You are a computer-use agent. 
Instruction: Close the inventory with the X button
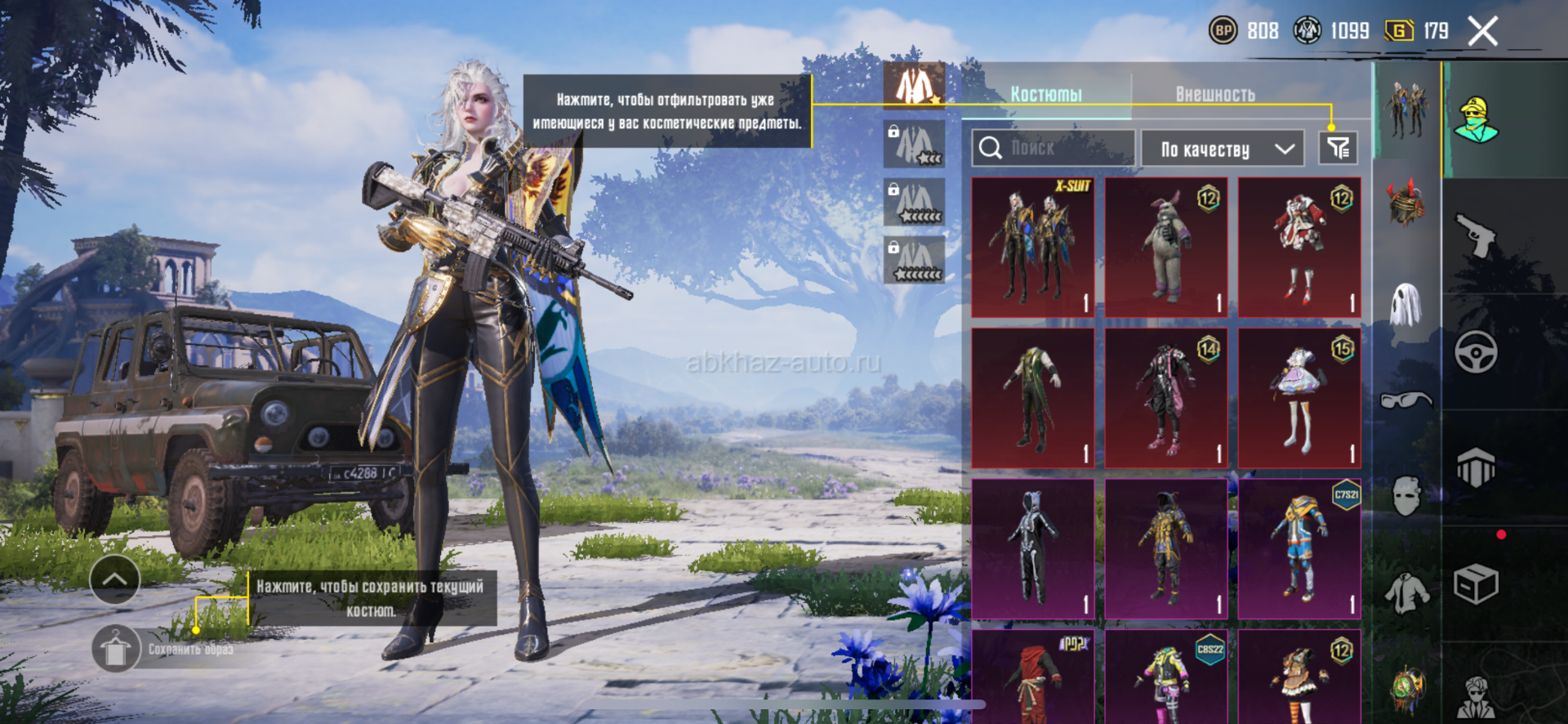[1482, 32]
